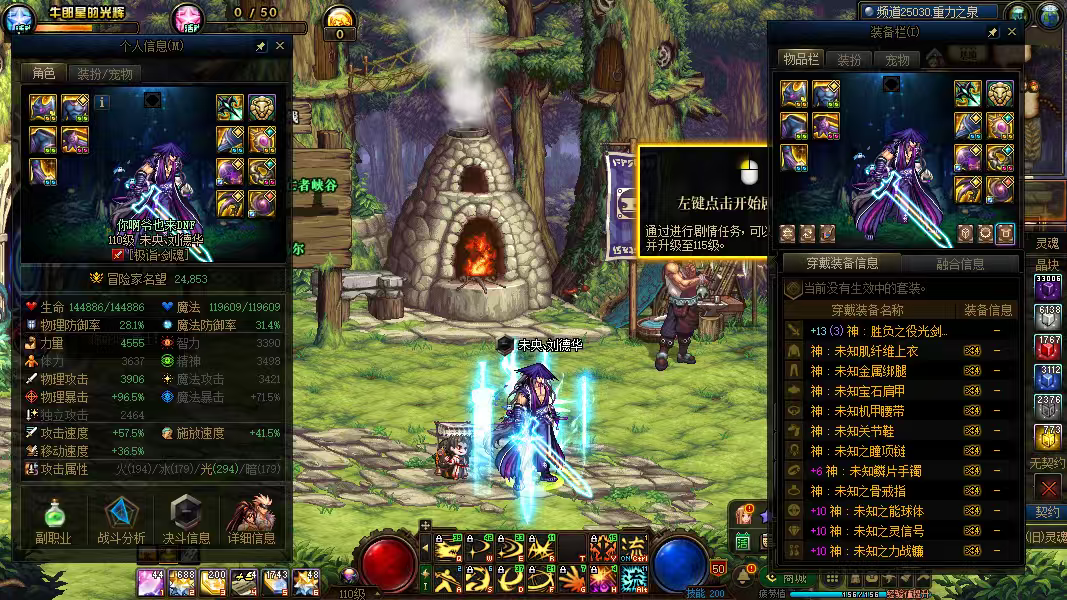Image resolution: width=1067 pixels, height=600 pixels.
Task: Switch to the 宠物 tab in equipment window
Action: tap(897, 60)
